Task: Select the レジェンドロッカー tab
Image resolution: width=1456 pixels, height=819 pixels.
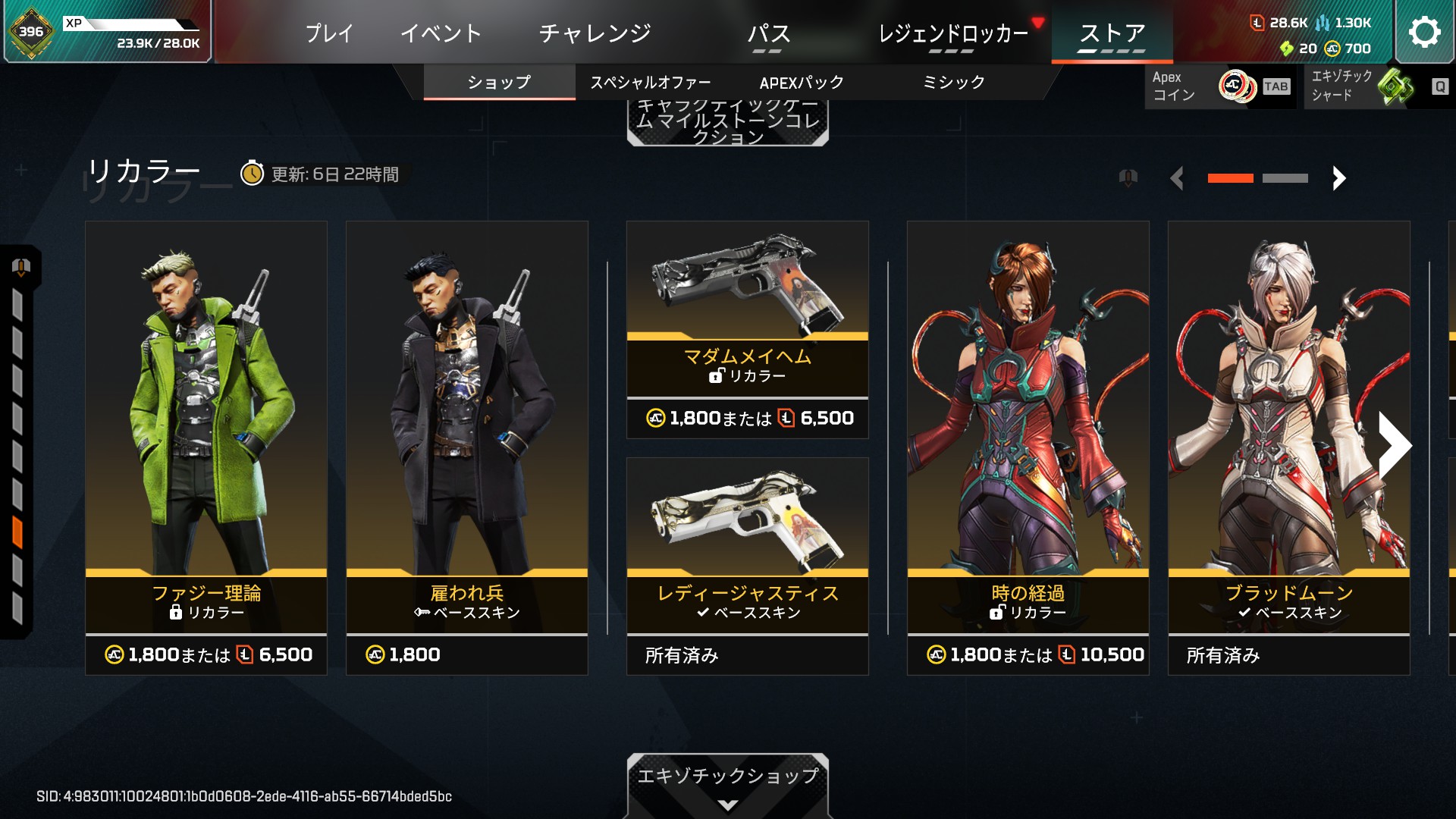Action: (952, 33)
